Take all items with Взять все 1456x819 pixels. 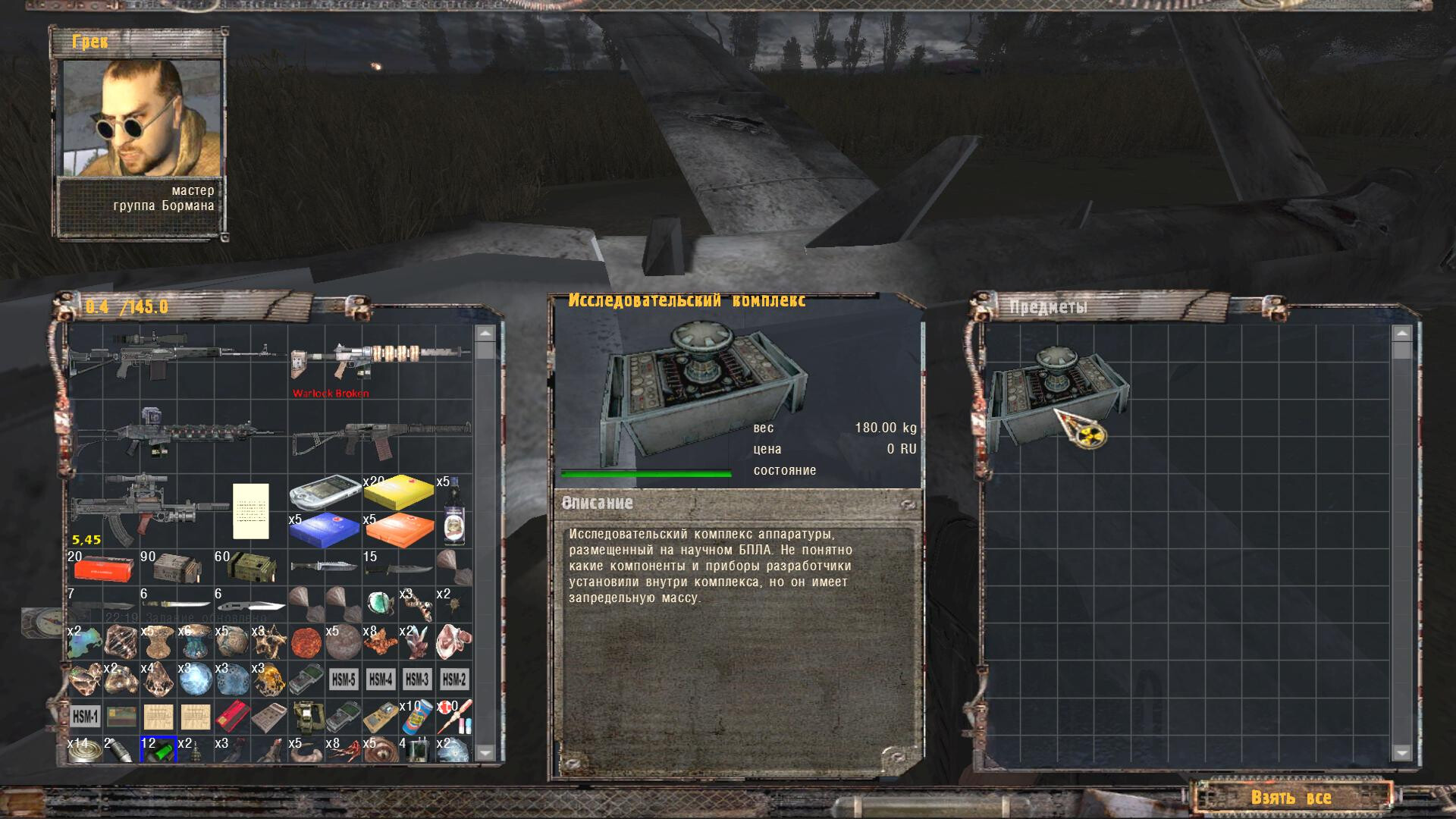(x=1290, y=797)
